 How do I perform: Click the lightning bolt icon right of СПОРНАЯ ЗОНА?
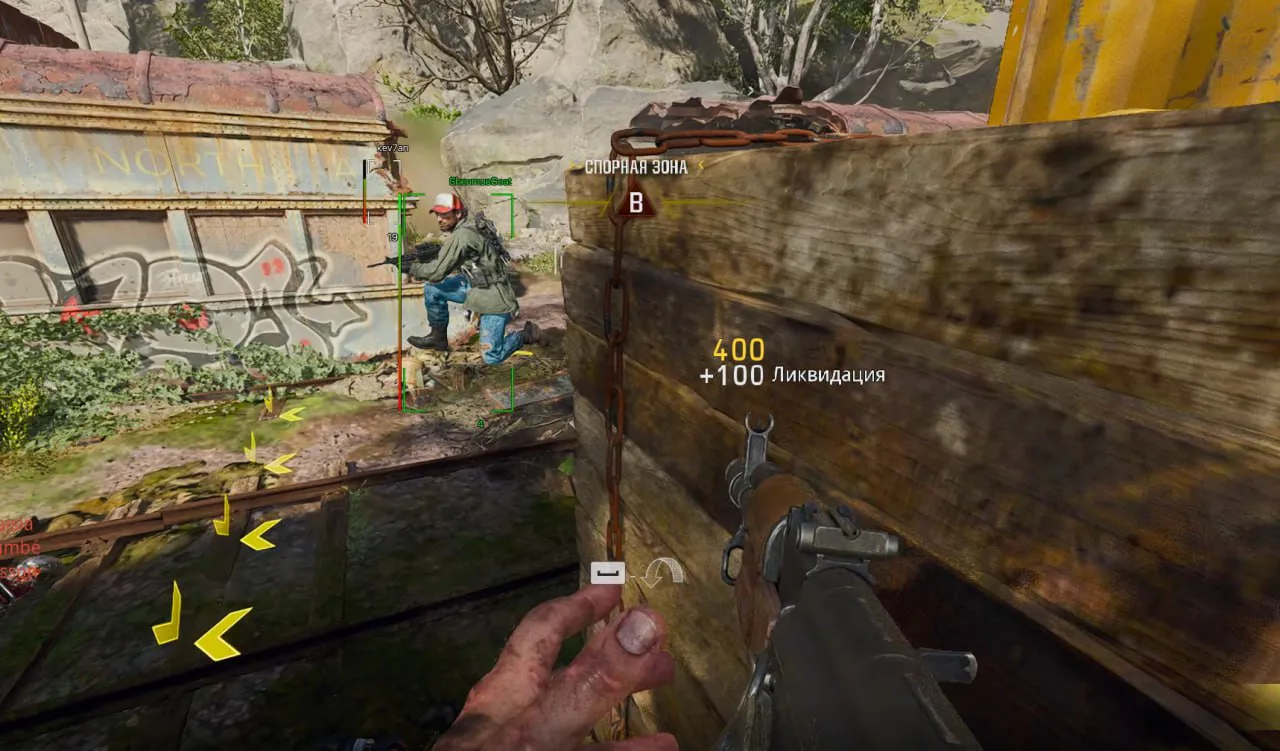(700, 163)
